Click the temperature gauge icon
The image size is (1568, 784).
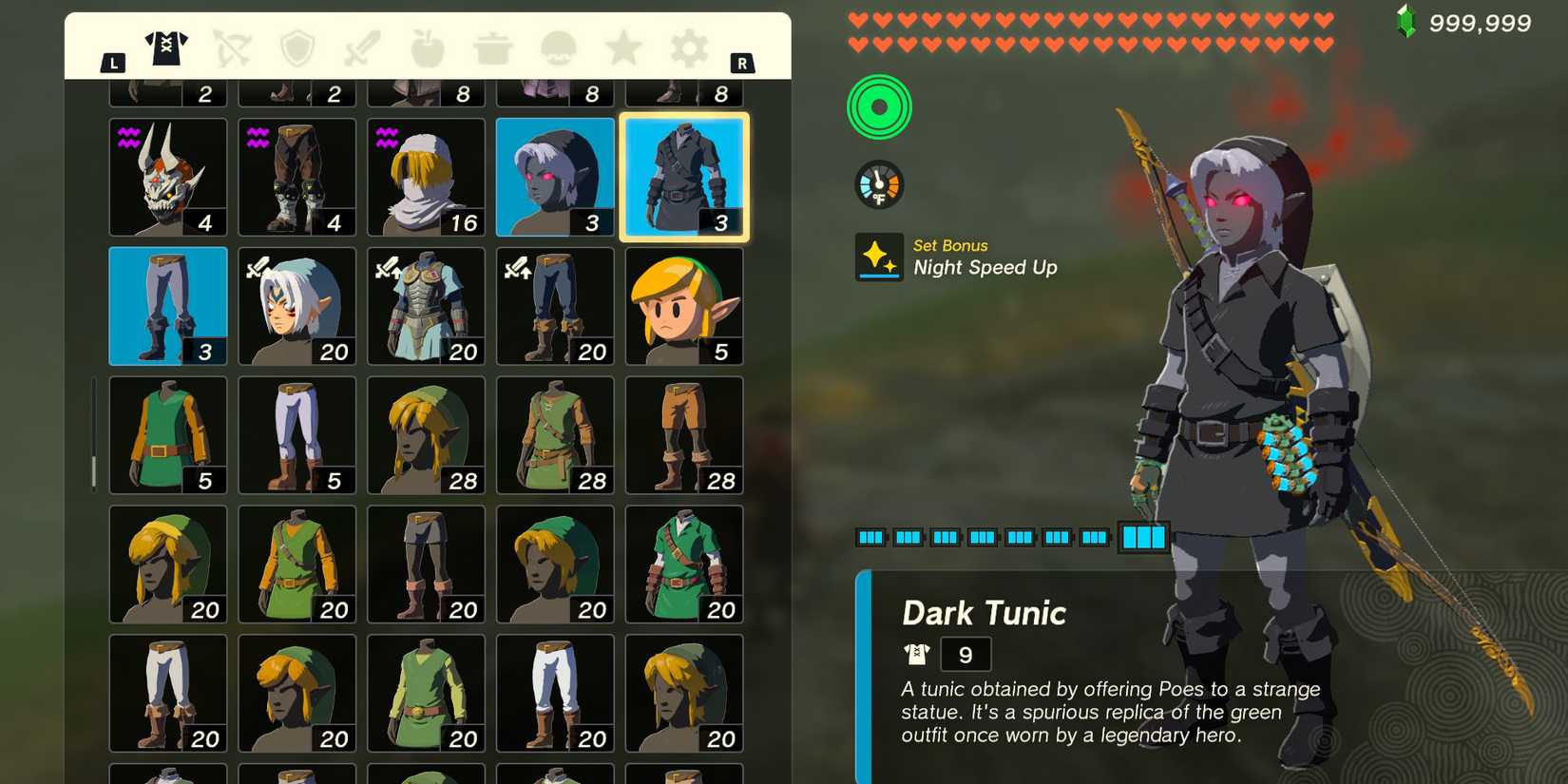[878, 183]
